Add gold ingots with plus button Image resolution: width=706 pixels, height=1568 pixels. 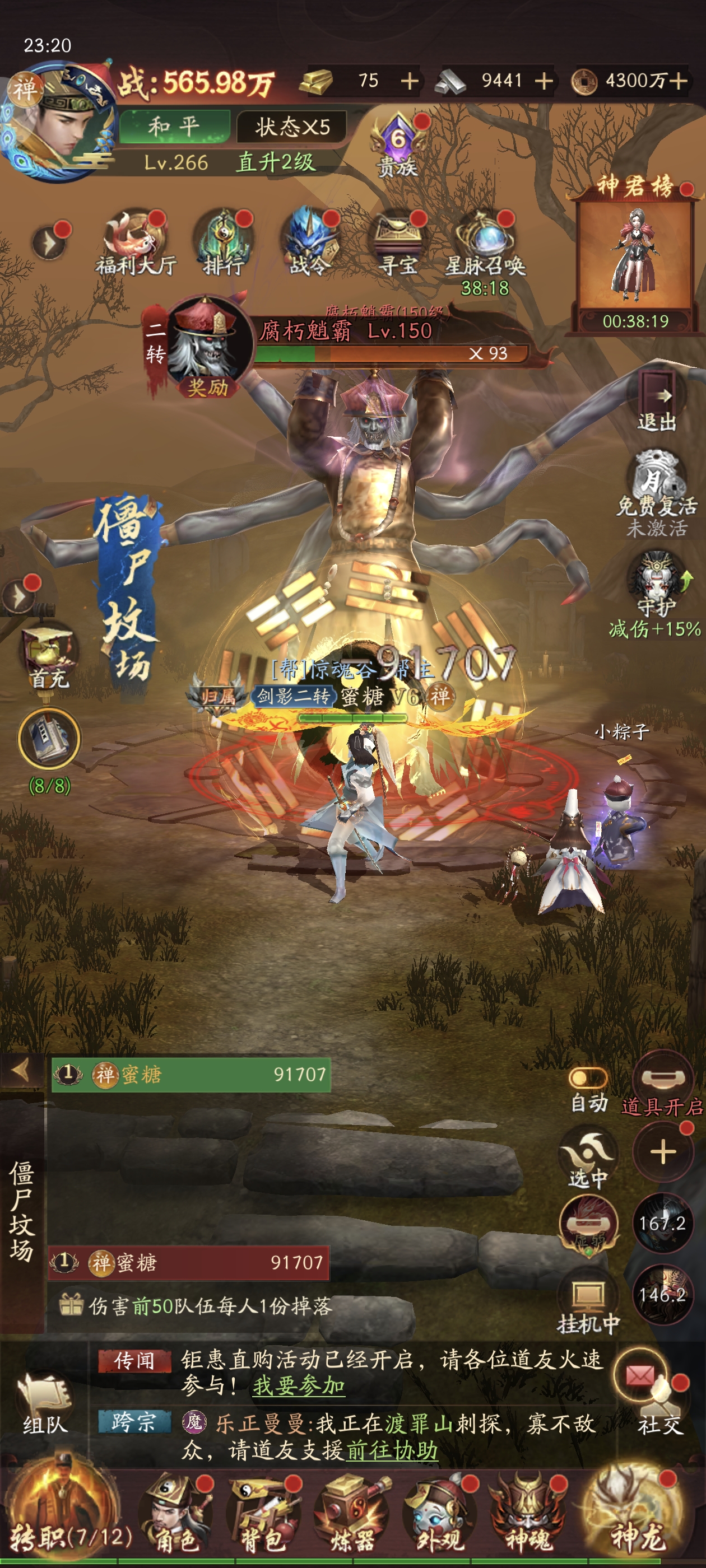[x=410, y=81]
